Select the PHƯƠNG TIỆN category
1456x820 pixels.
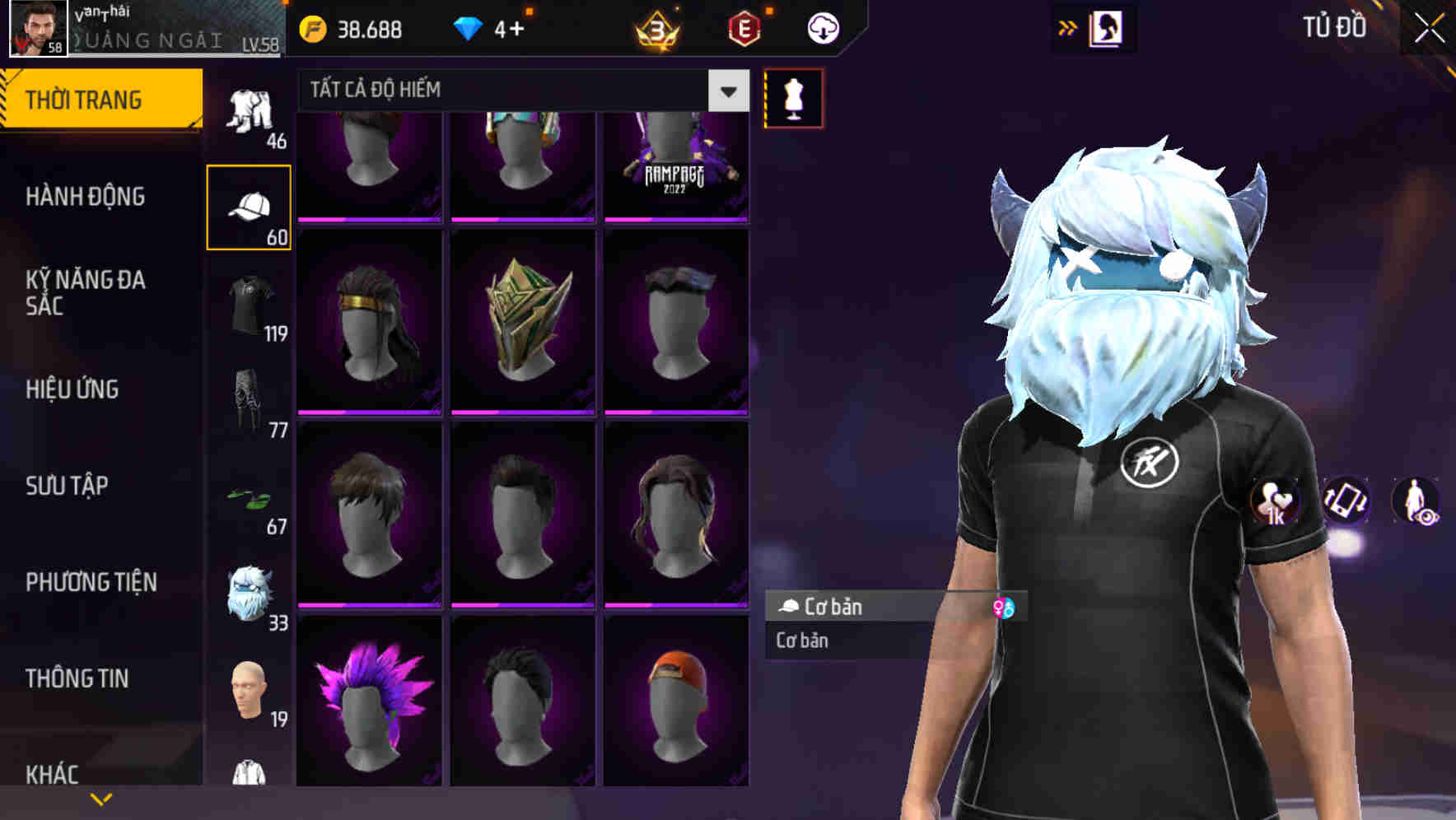coord(91,581)
